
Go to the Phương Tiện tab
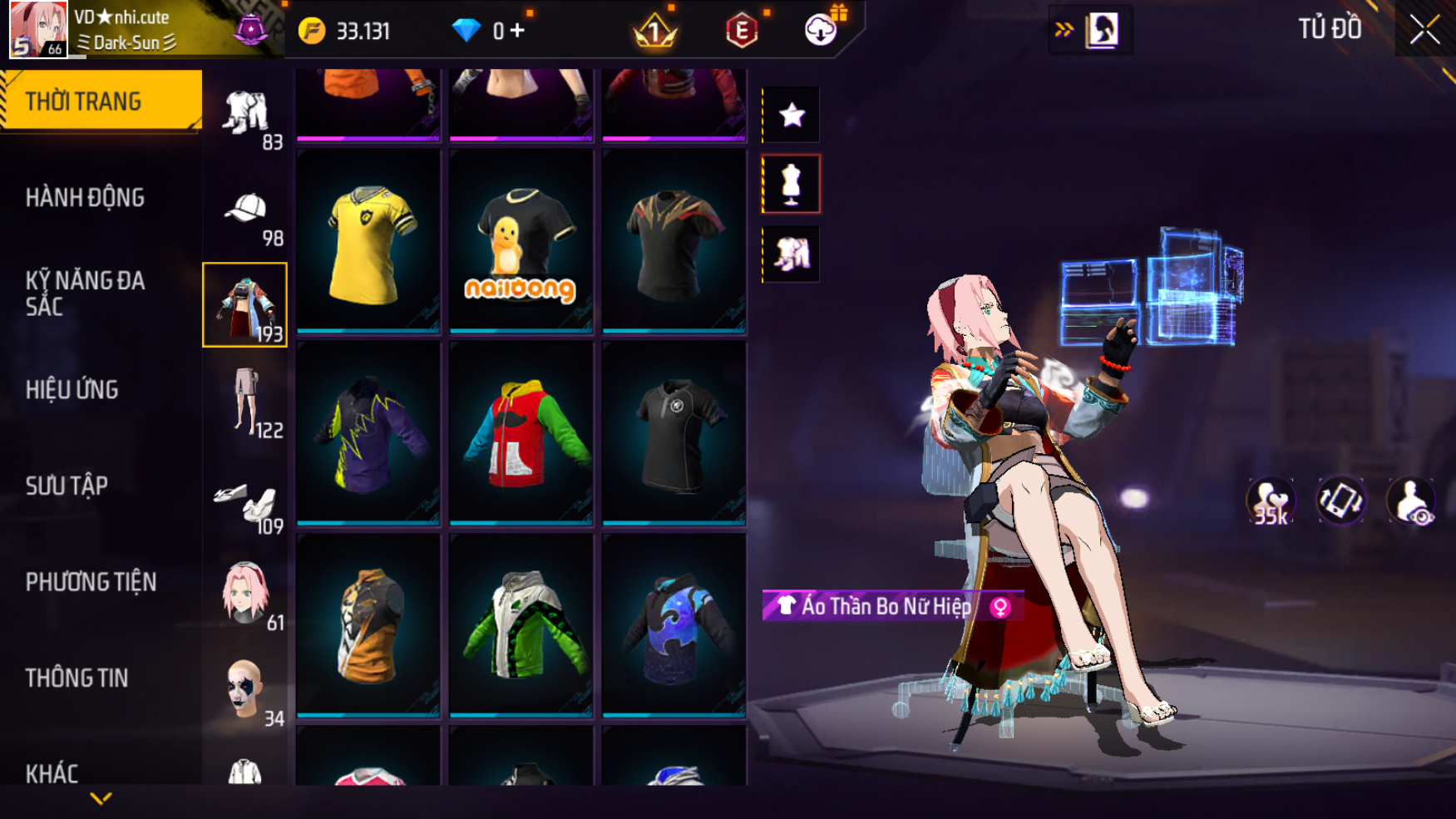pos(91,582)
